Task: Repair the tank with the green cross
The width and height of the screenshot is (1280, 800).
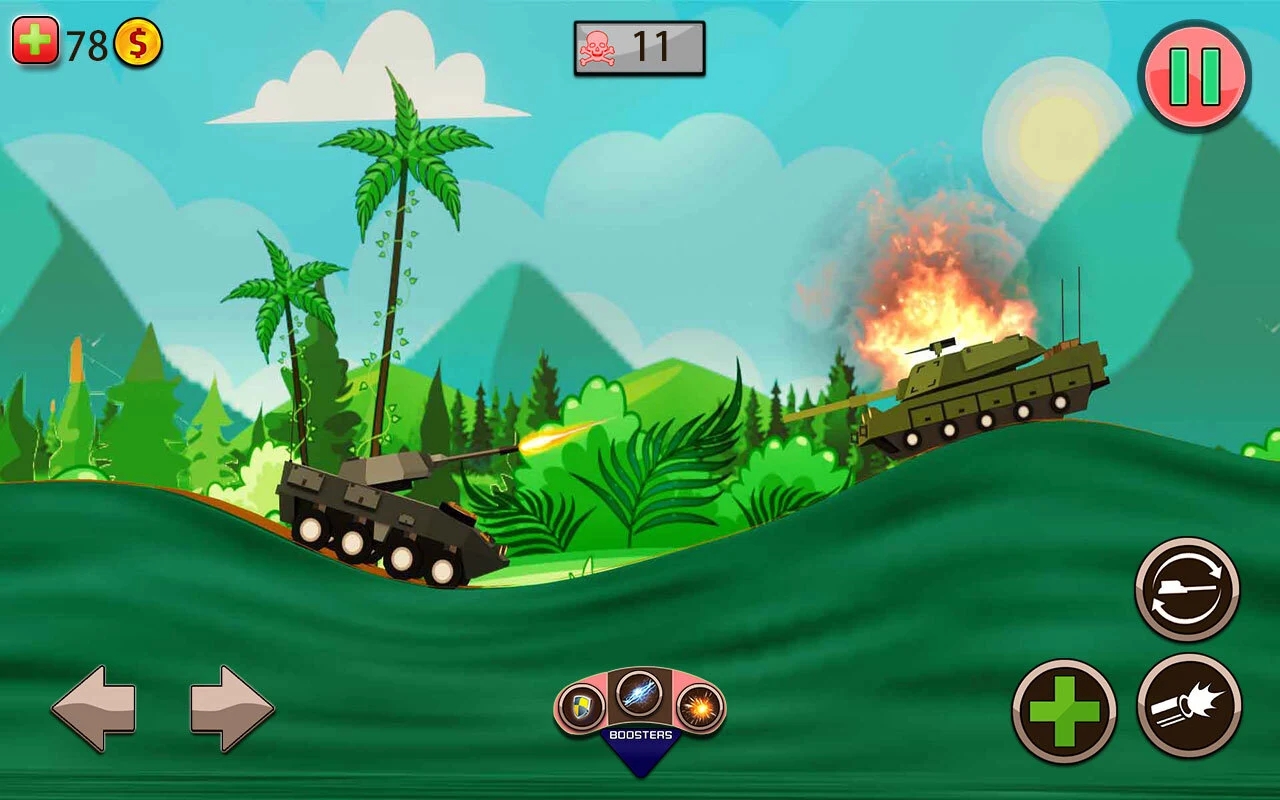Action: (1064, 711)
